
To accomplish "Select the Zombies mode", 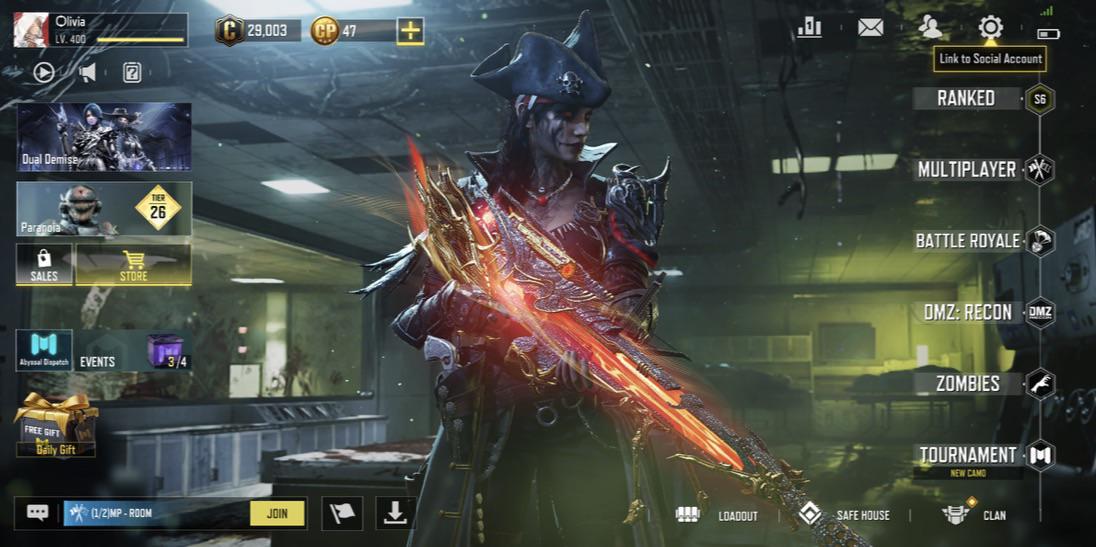I will pos(967,383).
